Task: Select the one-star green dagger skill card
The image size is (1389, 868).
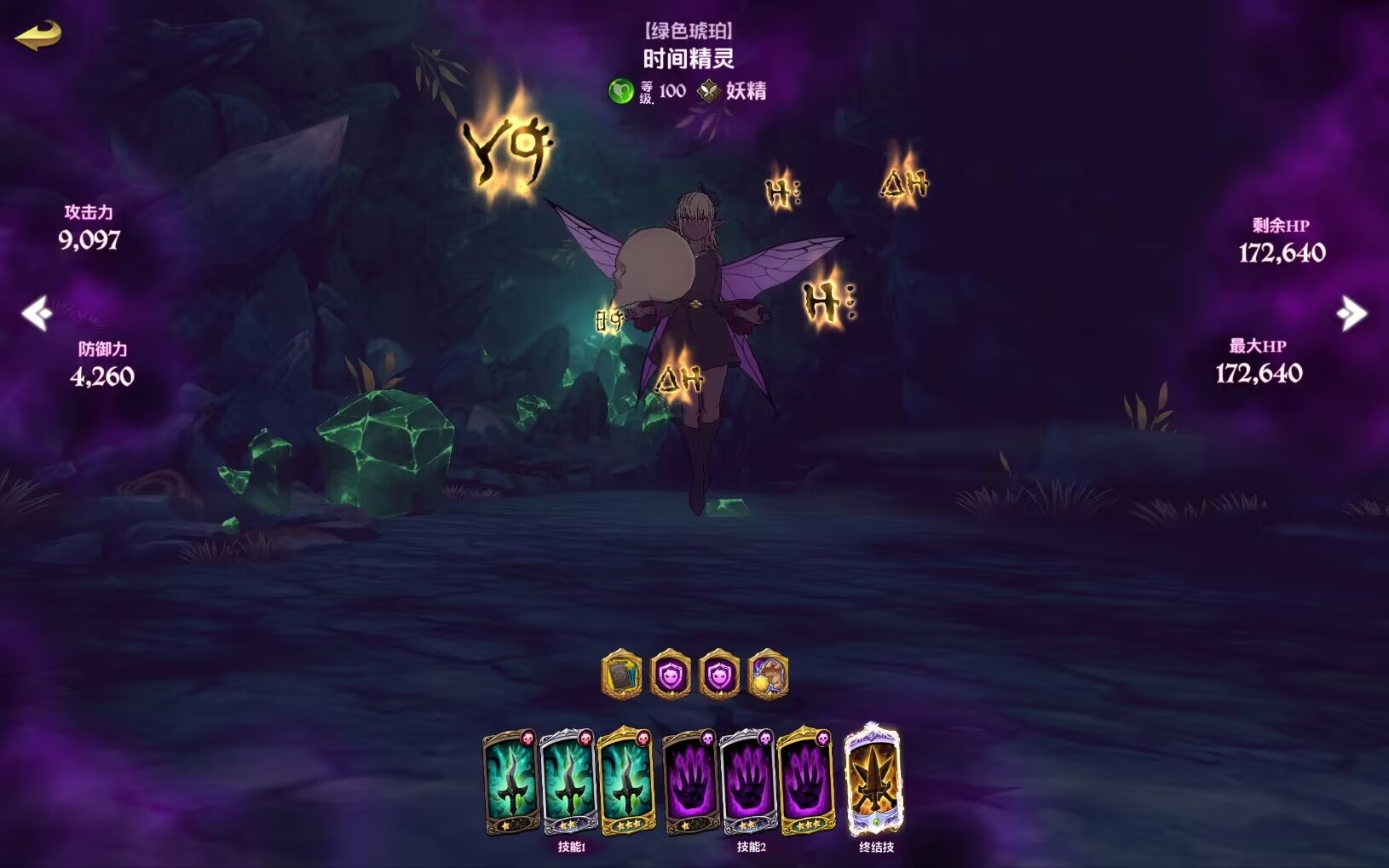Action: pyautogui.click(x=510, y=783)
